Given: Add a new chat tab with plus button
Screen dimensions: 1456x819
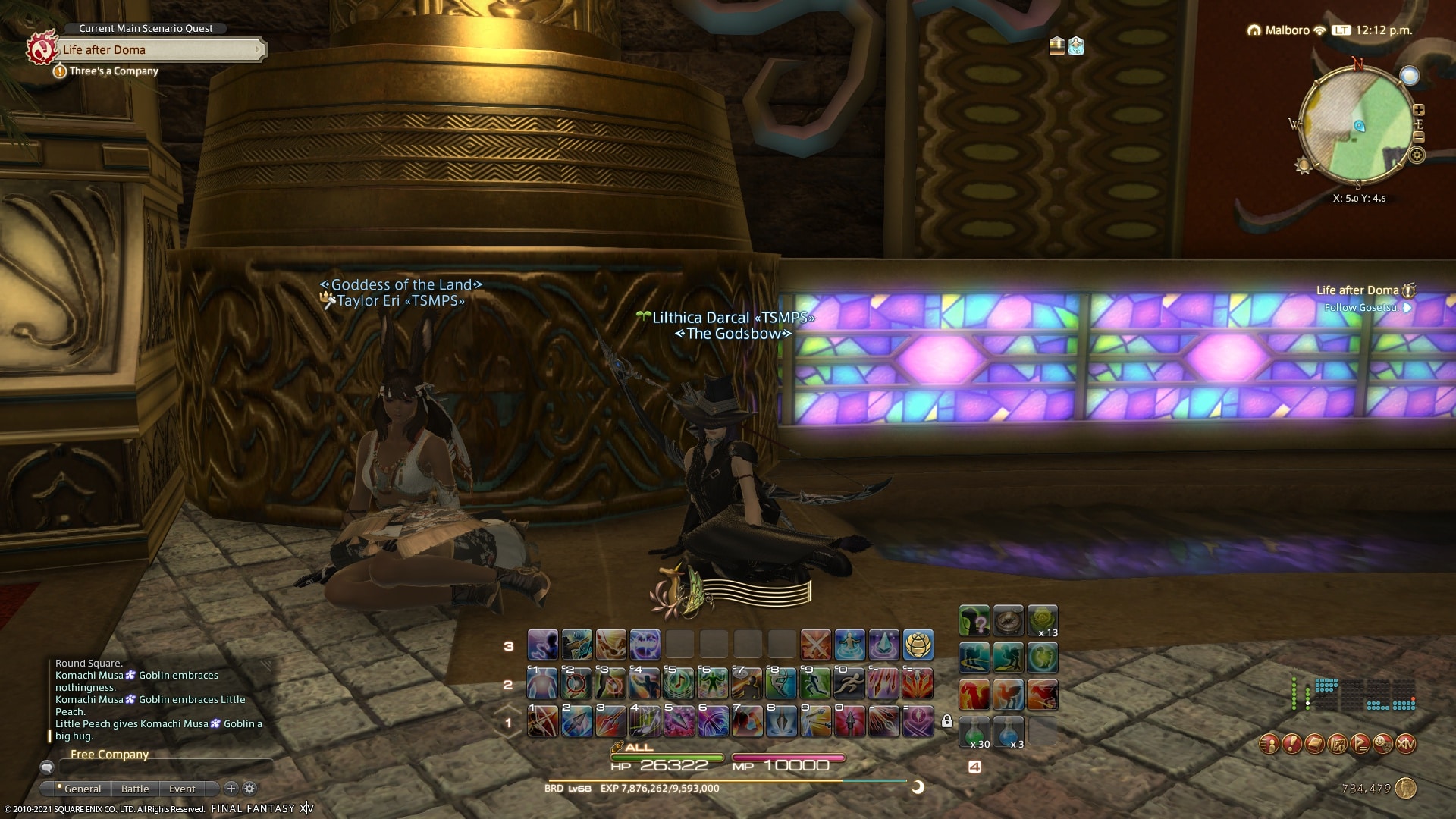Looking at the screenshot, I should tap(231, 789).
